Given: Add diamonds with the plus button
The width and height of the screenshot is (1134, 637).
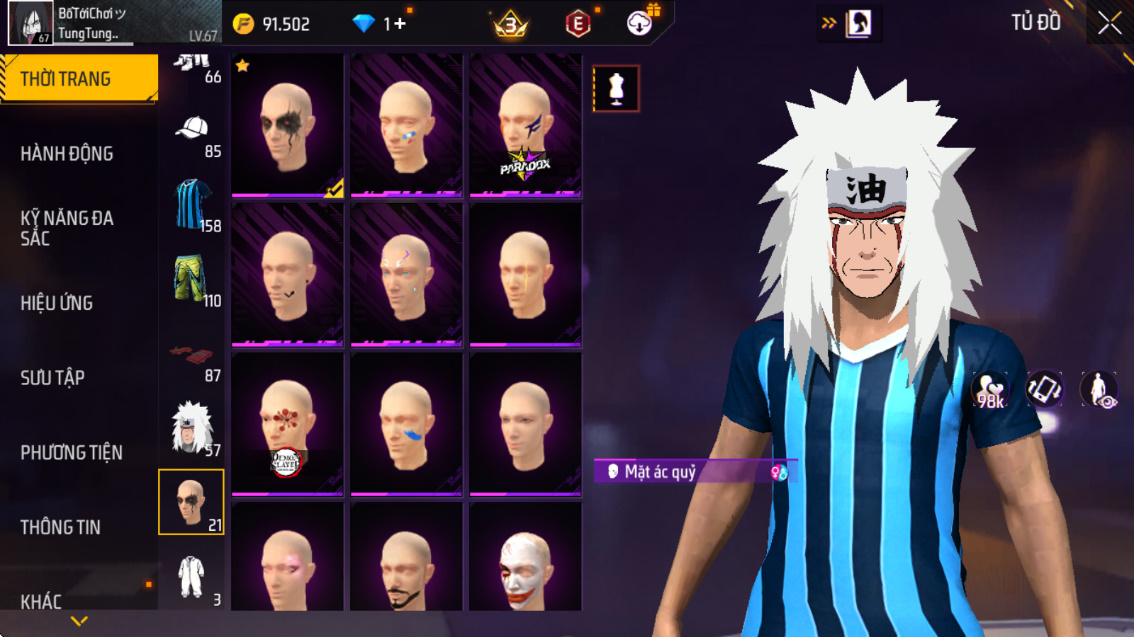Looking at the screenshot, I should coord(399,24).
